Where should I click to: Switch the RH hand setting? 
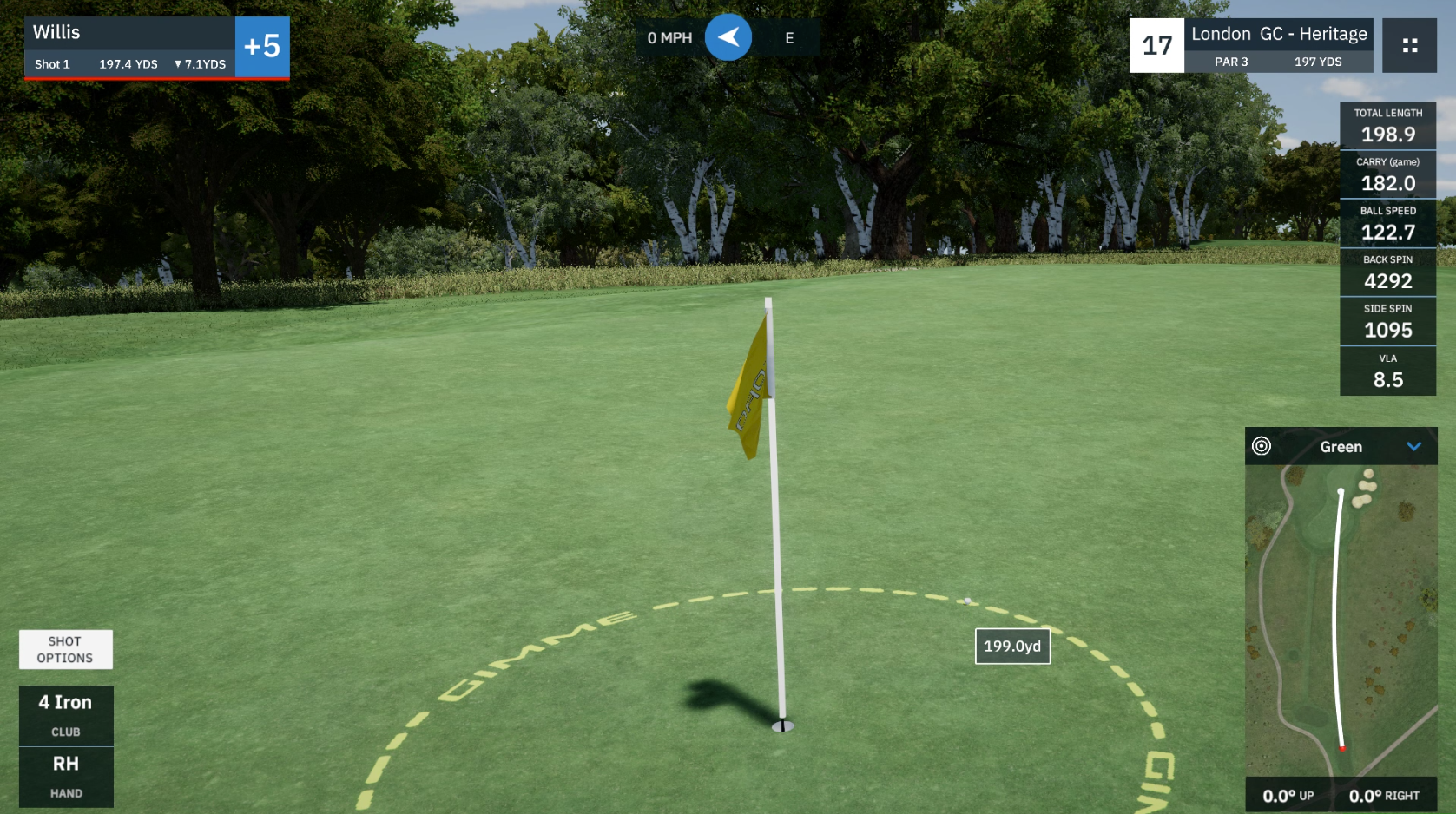(66, 777)
